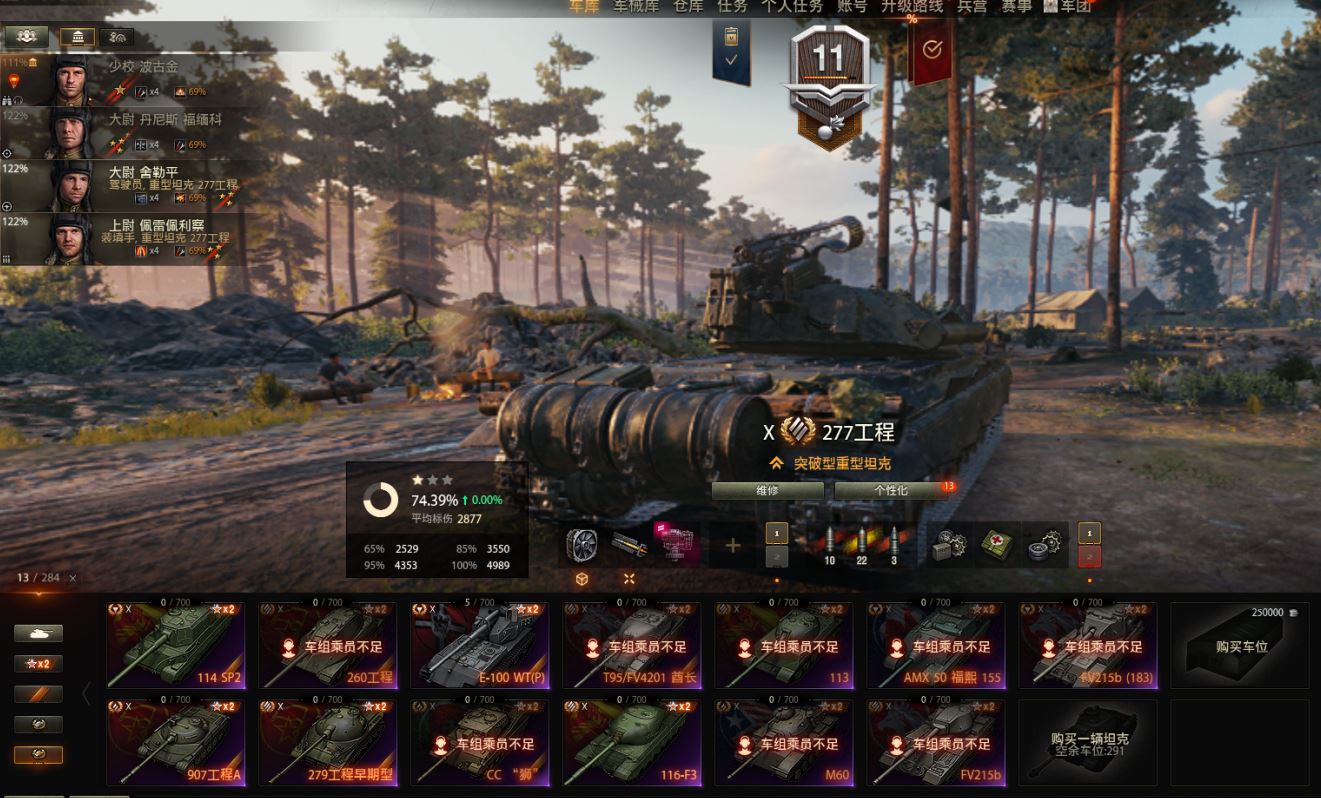This screenshot has height=798, width=1321.
Task: Select the M60 tank tile
Action: pyautogui.click(x=784, y=742)
